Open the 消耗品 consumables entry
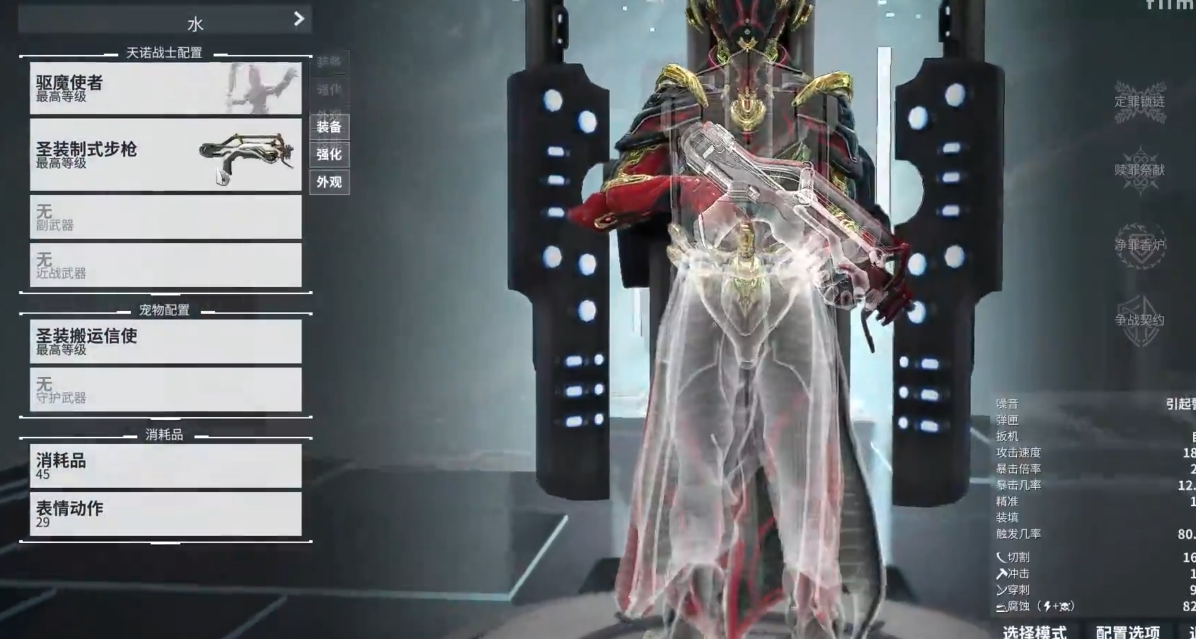 pos(165,465)
